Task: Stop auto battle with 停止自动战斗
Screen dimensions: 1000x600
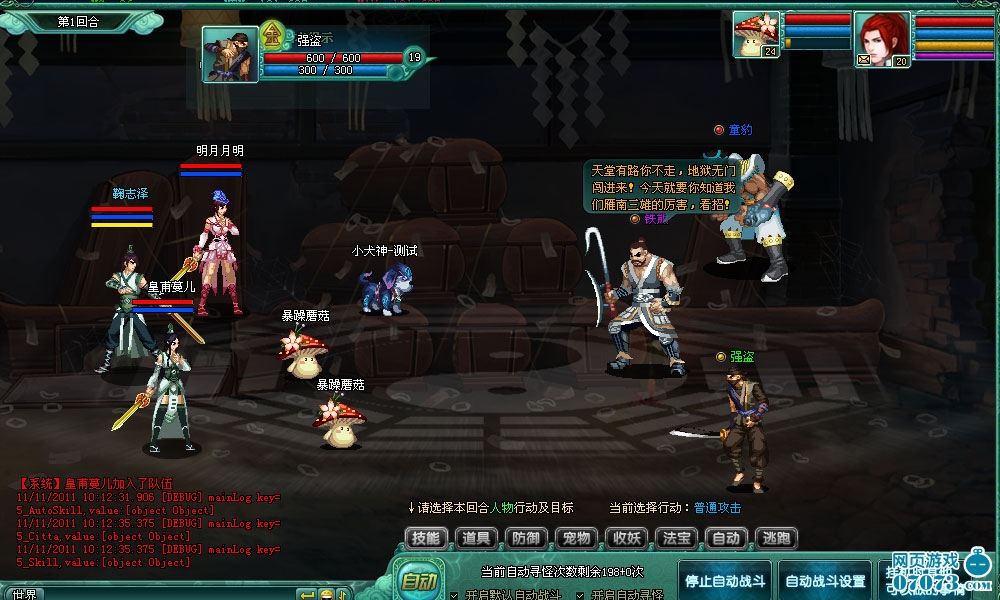Action: (x=725, y=581)
